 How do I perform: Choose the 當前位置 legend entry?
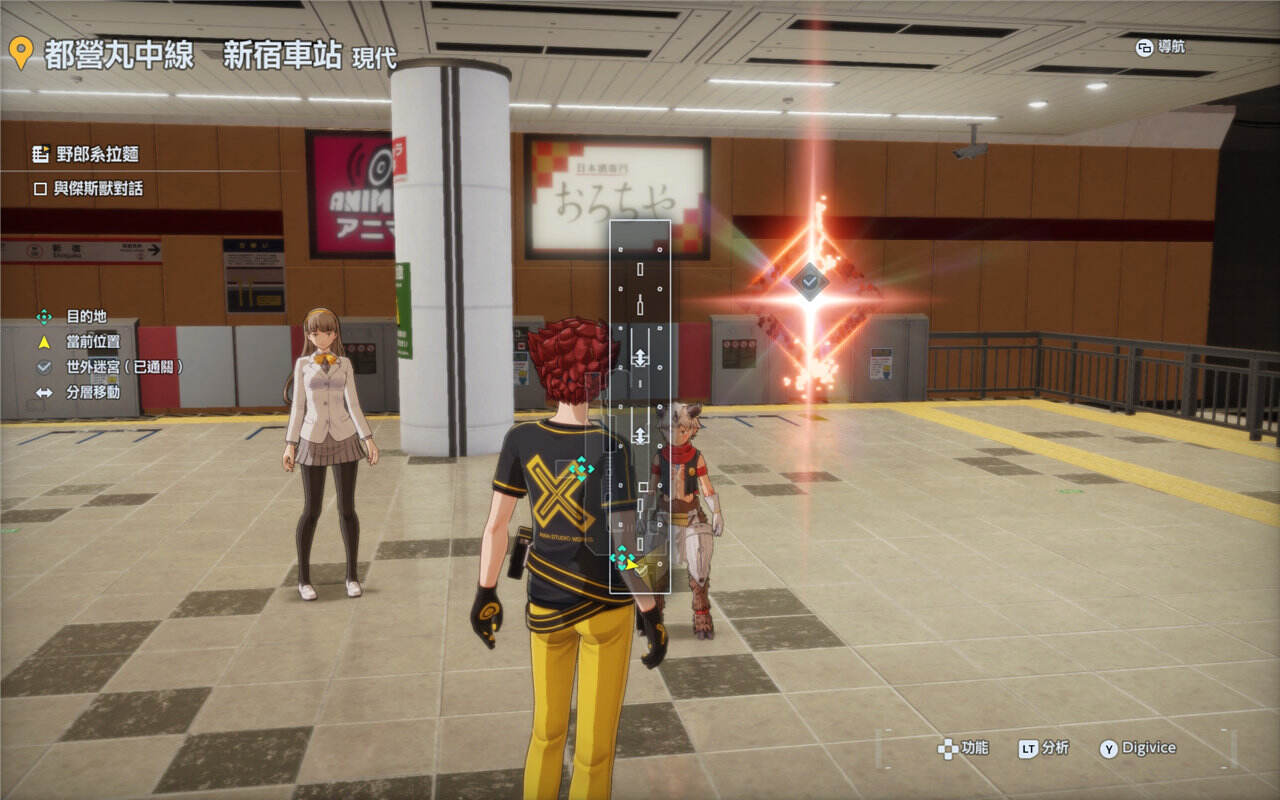pyautogui.click(x=84, y=342)
